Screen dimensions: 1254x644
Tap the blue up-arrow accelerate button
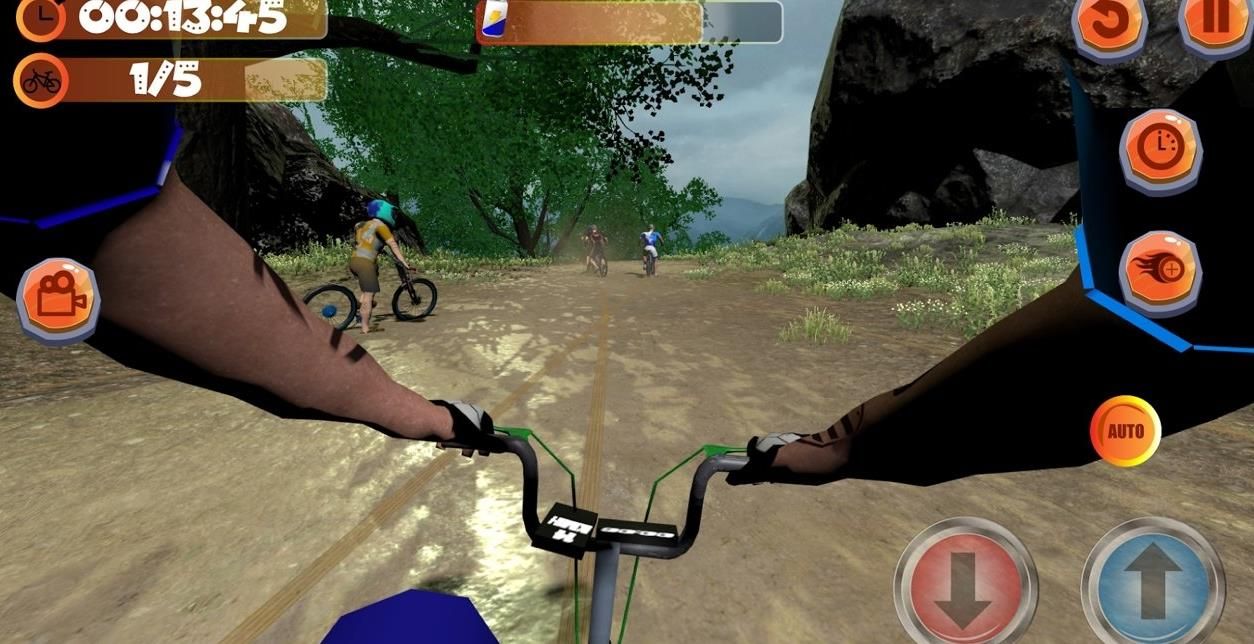coord(1152,587)
